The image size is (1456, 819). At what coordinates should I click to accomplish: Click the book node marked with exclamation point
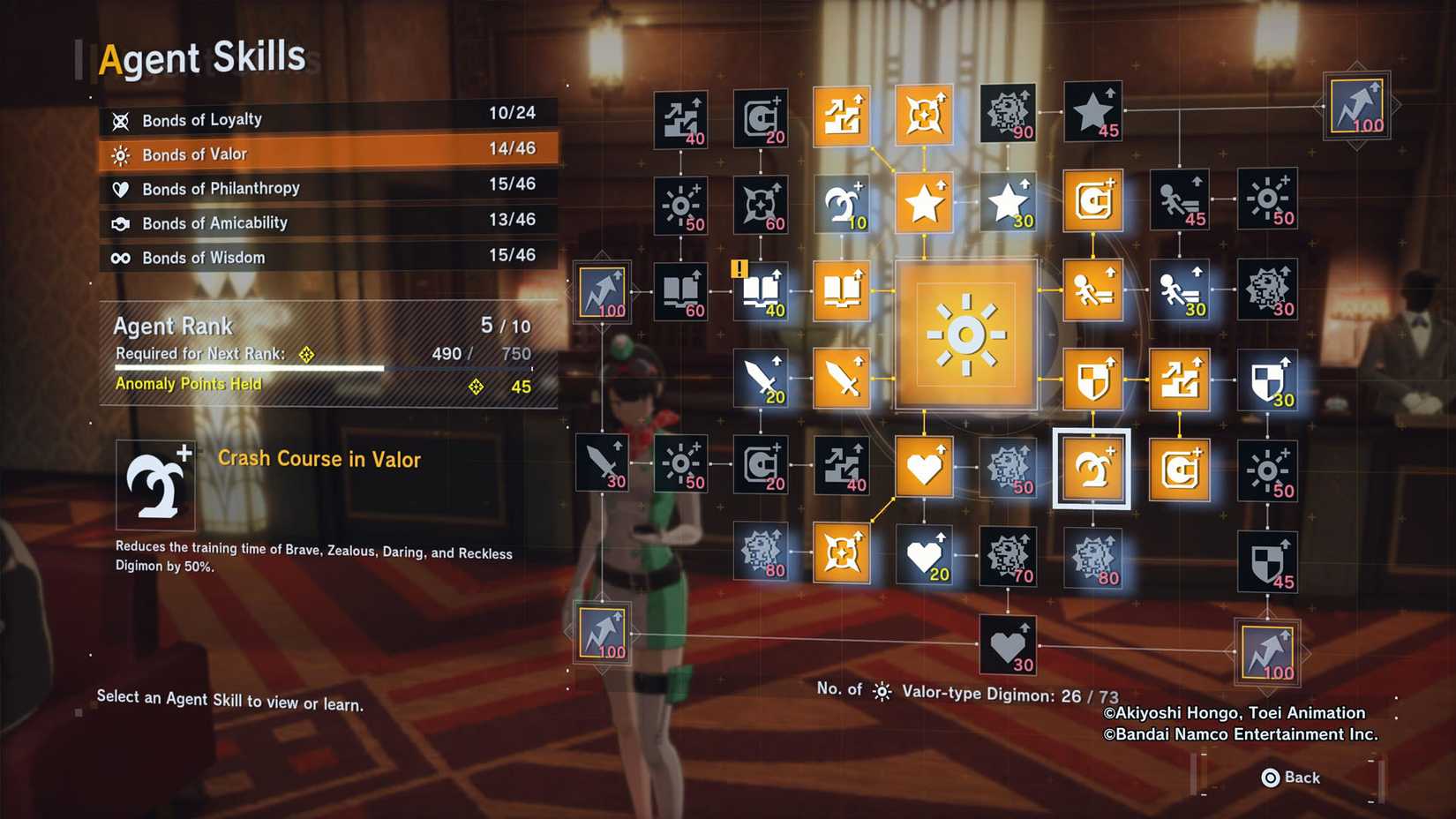[x=761, y=291]
